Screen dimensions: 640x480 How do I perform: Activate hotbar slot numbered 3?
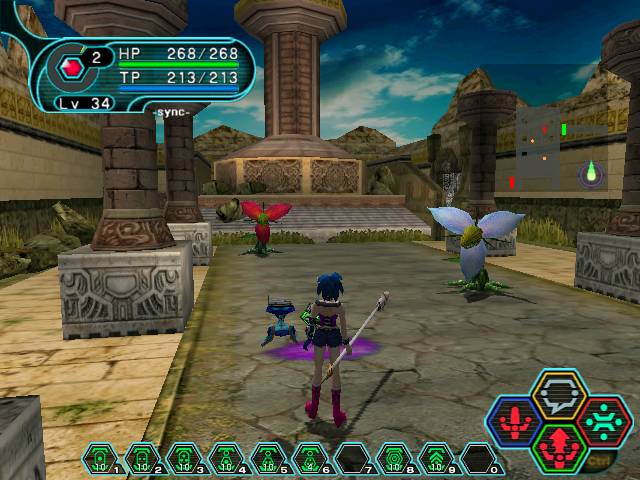point(184,460)
